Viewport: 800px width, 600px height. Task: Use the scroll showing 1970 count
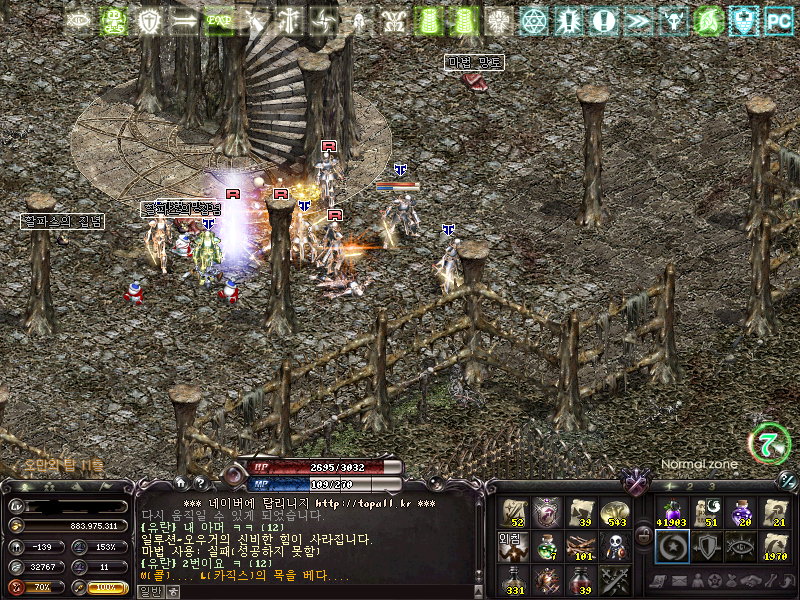pos(774,546)
